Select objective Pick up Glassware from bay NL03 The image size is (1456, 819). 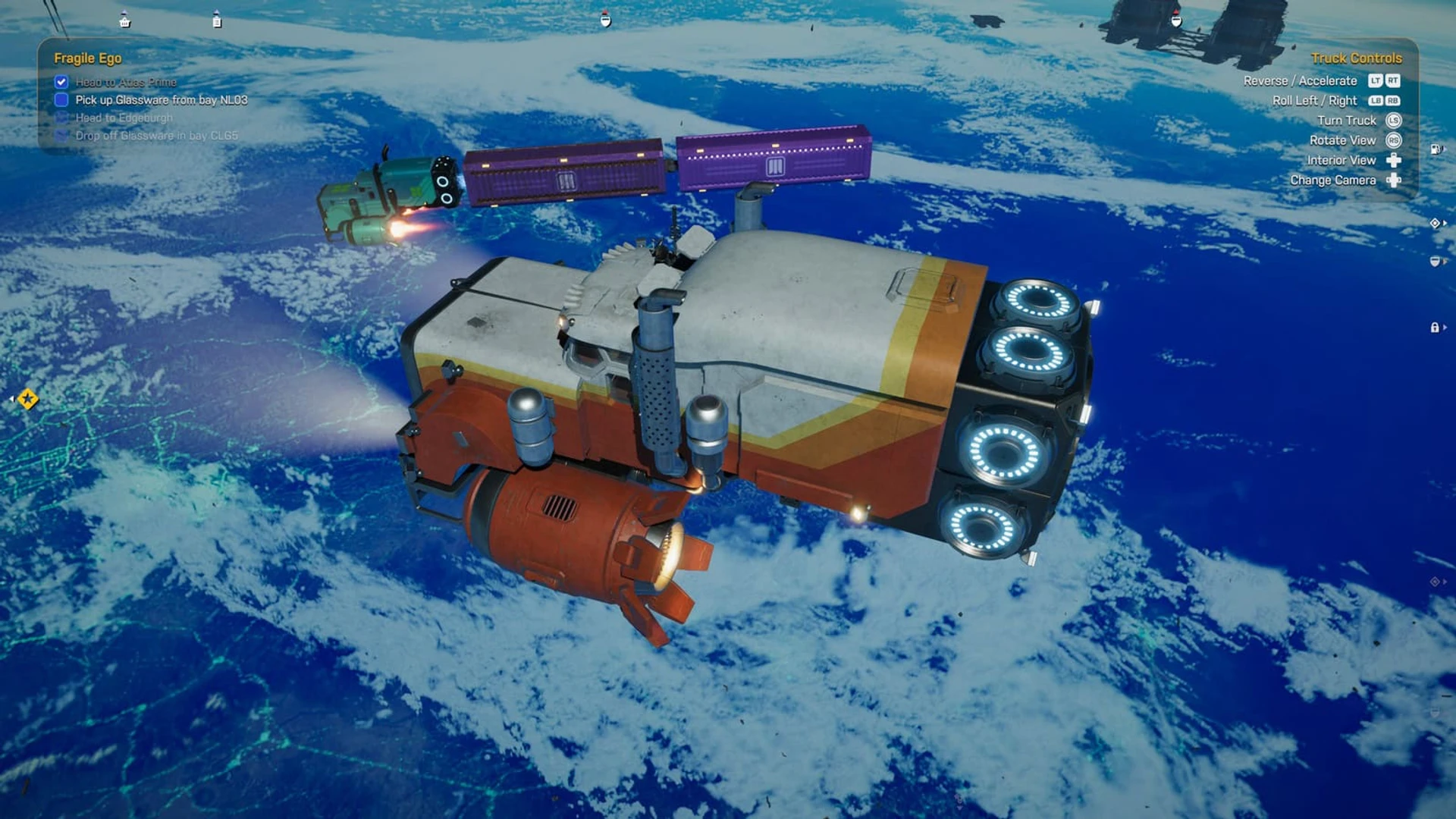point(161,100)
